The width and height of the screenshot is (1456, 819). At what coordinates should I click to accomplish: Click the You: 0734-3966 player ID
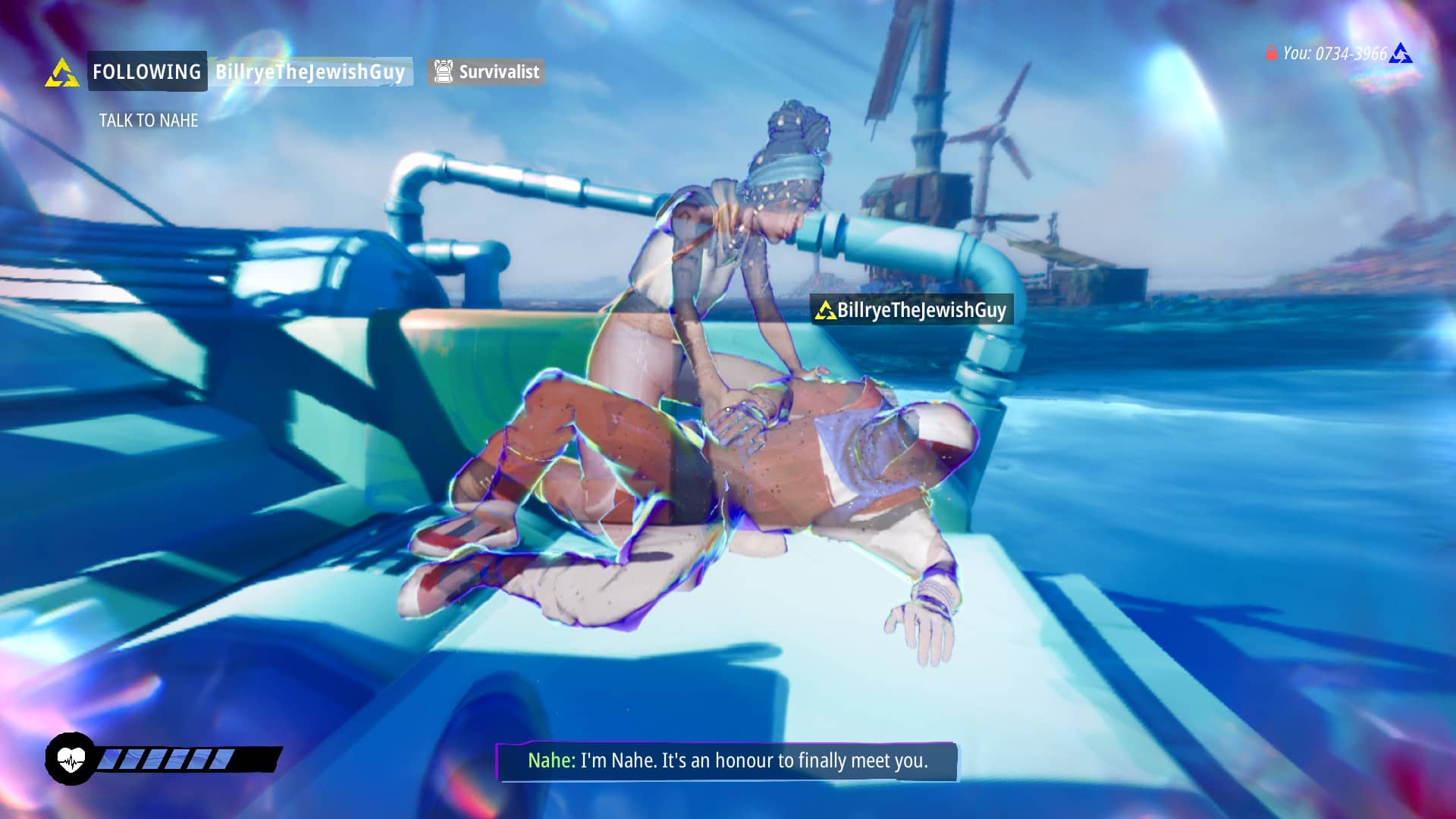(x=1334, y=53)
